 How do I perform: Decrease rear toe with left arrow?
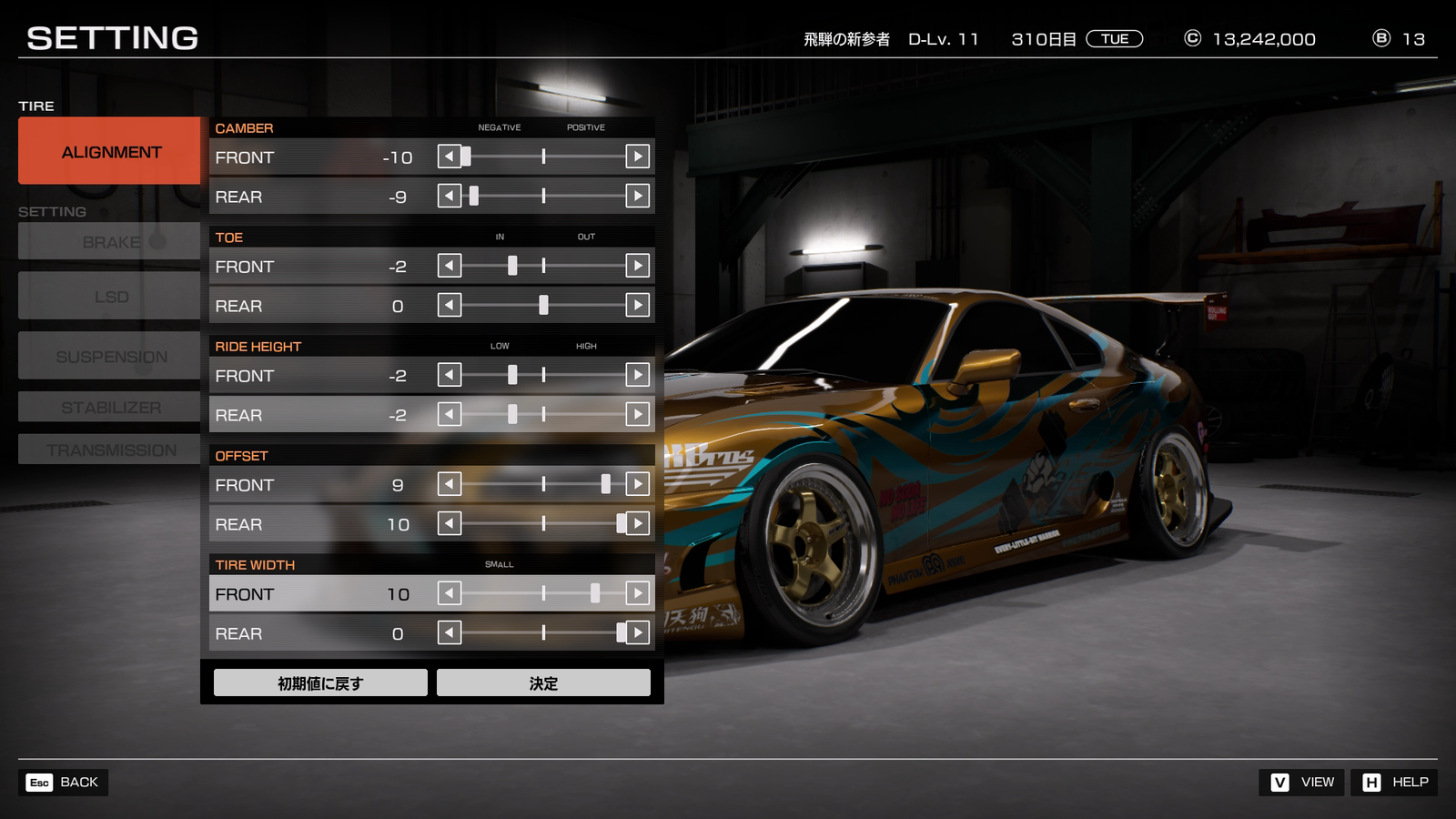tap(450, 305)
